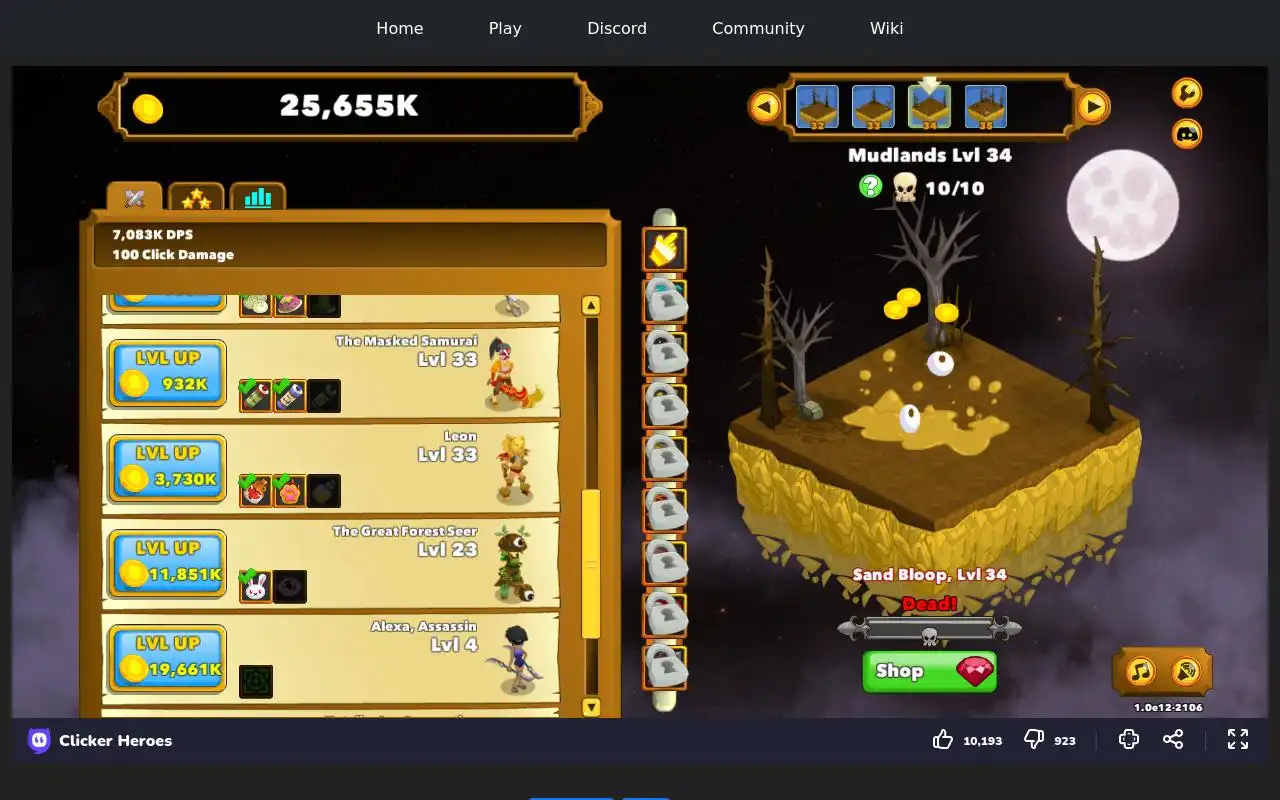Open the wrench options menu
Screen dimensions: 1280x800
pos(1187,93)
